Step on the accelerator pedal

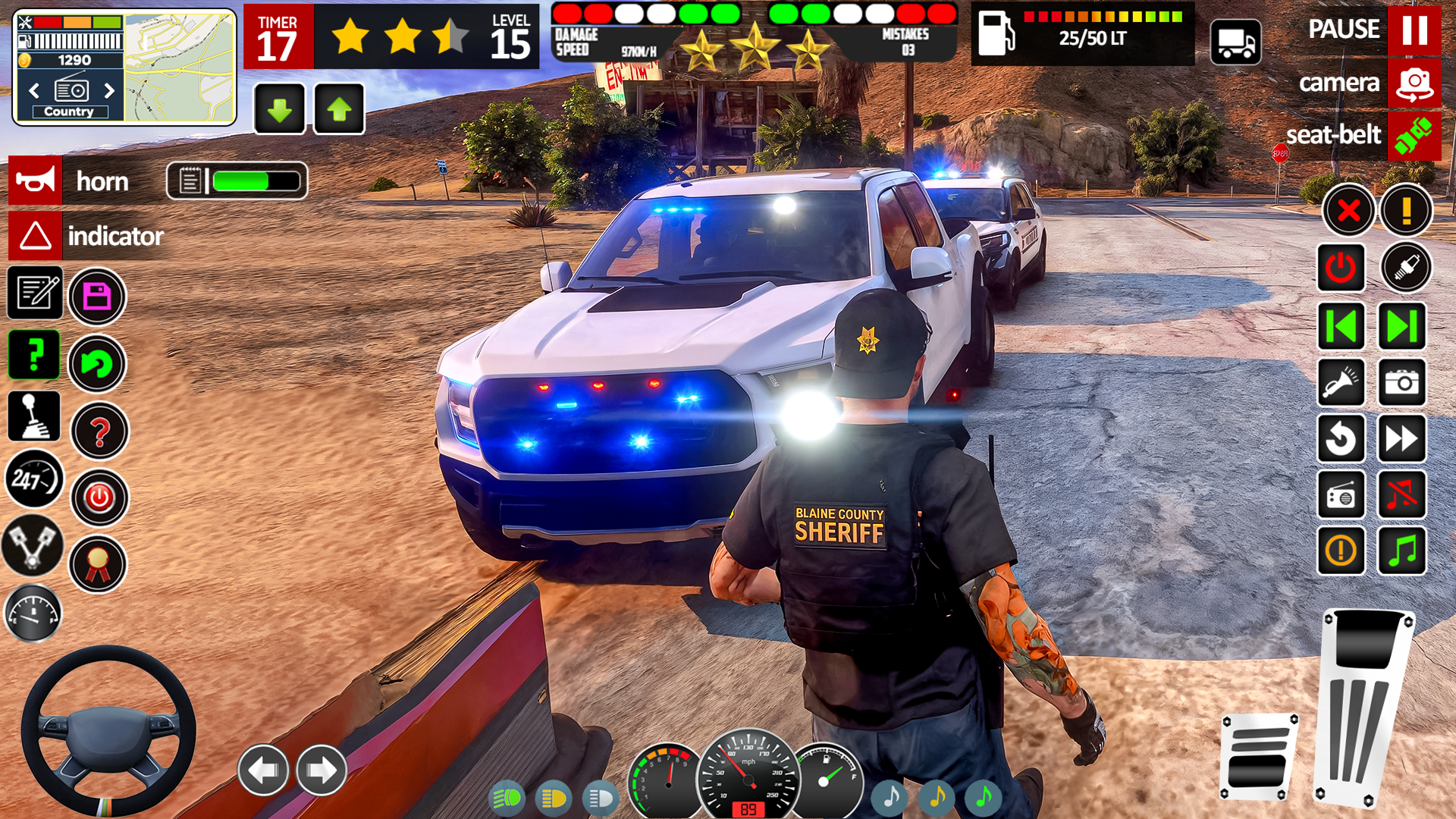pos(1365,705)
